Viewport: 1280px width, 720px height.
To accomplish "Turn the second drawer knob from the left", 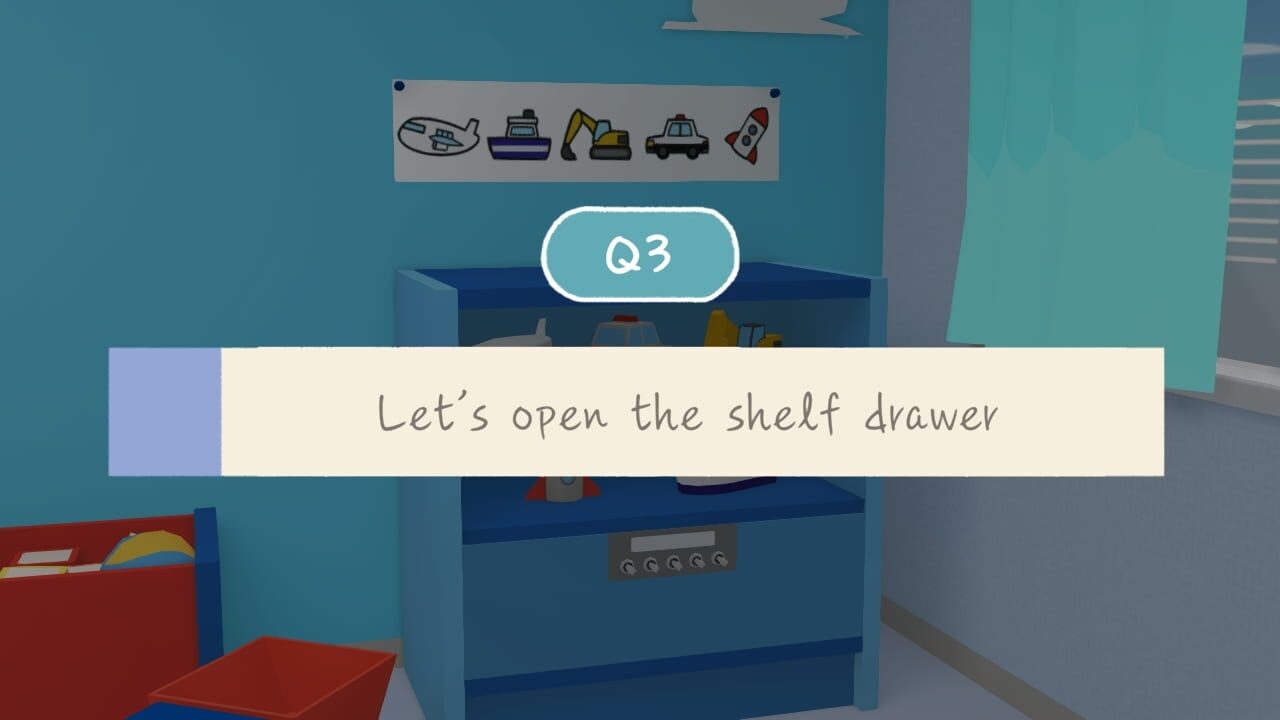I will (x=651, y=565).
